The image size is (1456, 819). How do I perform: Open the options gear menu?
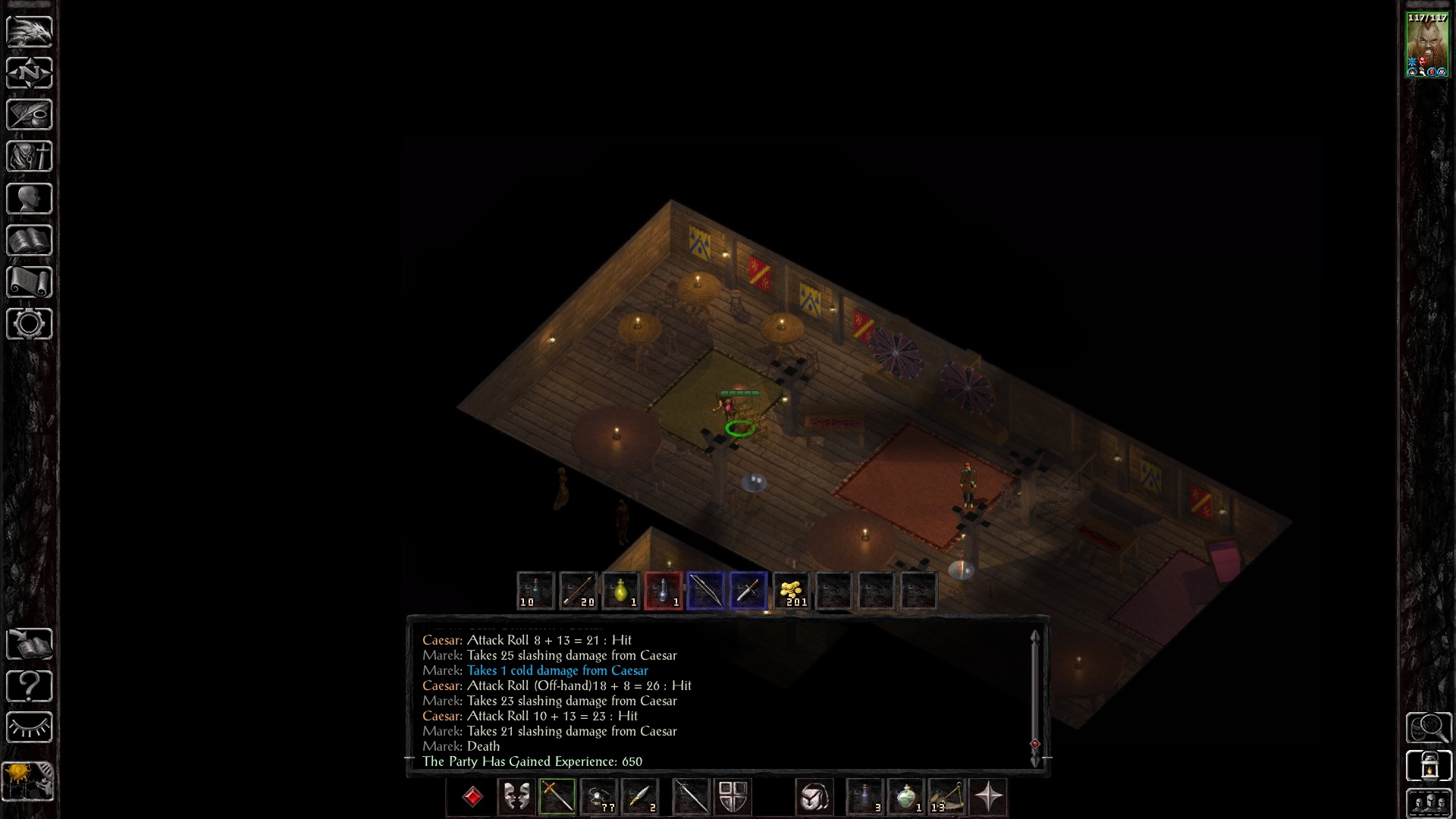pyautogui.click(x=30, y=324)
